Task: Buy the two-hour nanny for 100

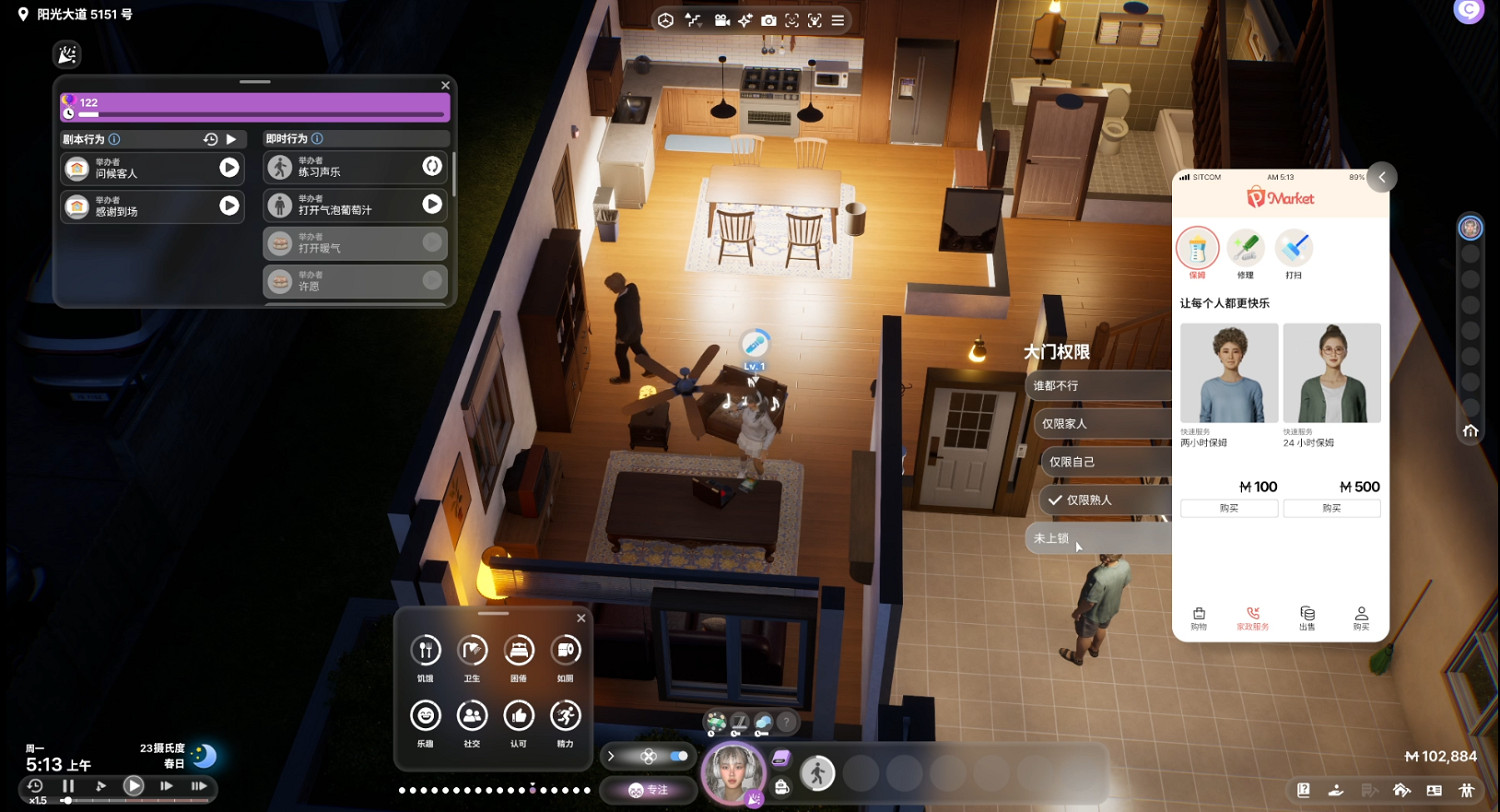Action: pos(1229,508)
